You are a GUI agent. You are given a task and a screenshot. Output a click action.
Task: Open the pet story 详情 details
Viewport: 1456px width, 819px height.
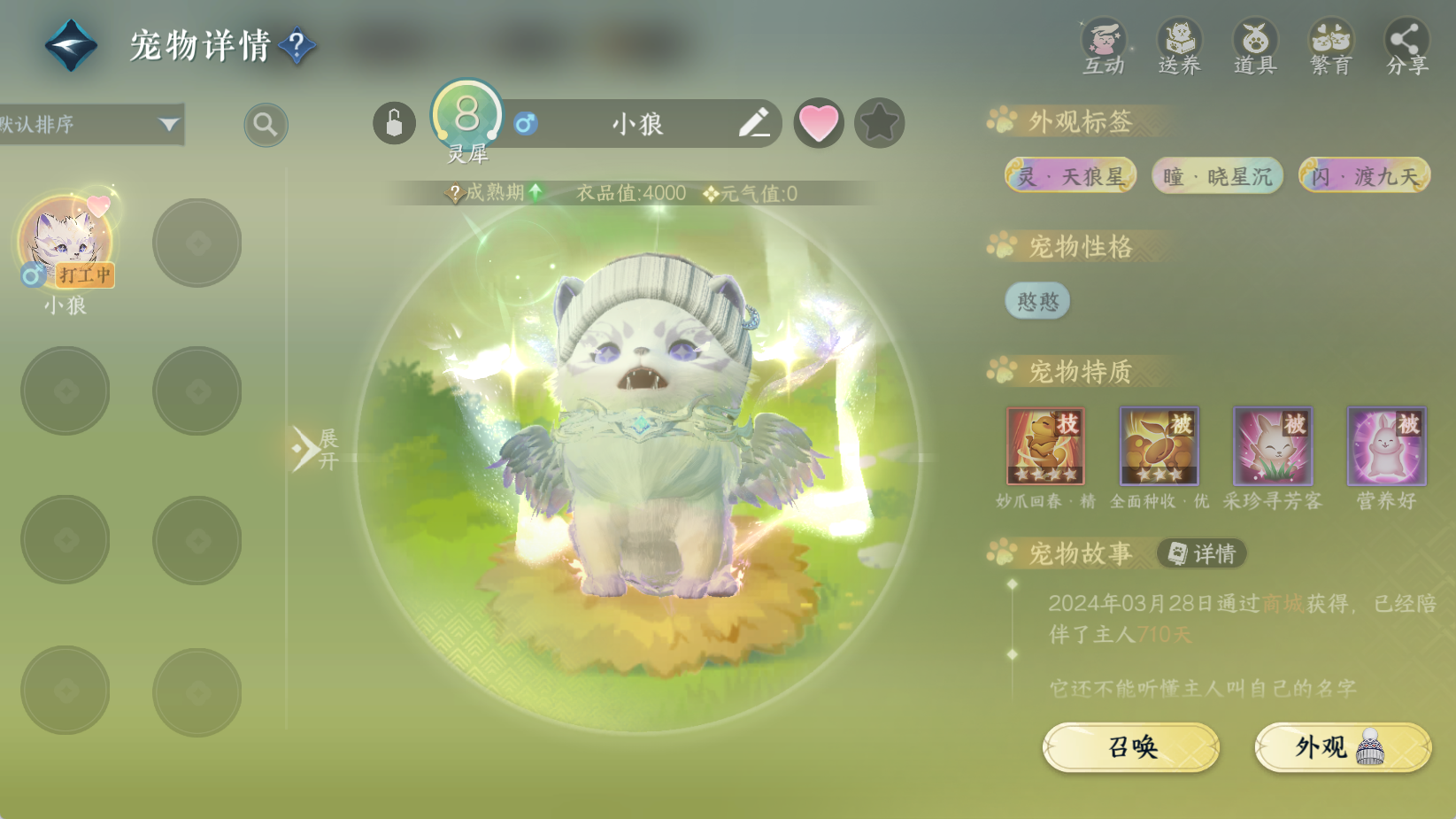point(1202,553)
